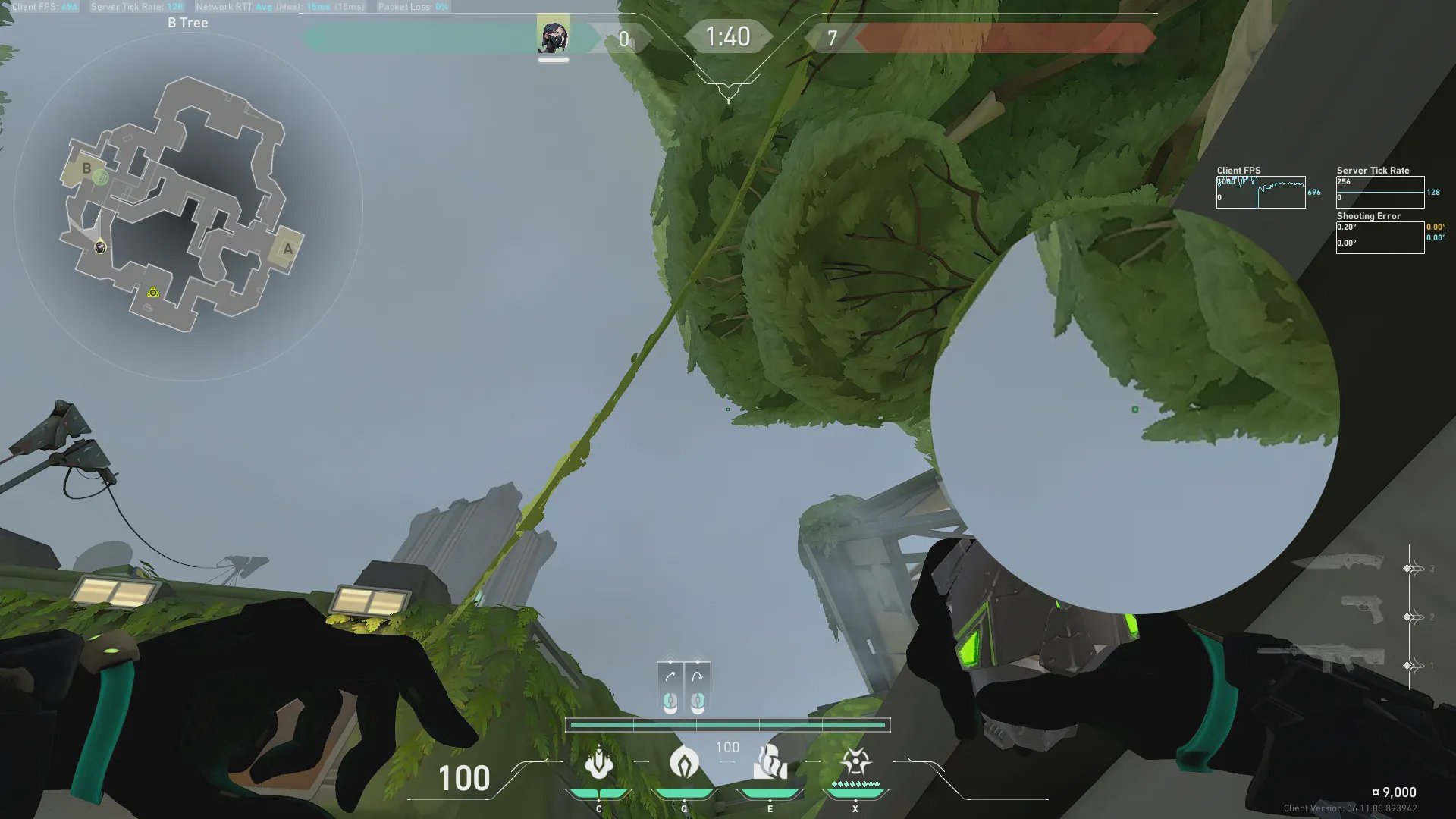Equip the pistol sidearm slot
This screenshot has width=1456, height=819.
tap(1362, 610)
